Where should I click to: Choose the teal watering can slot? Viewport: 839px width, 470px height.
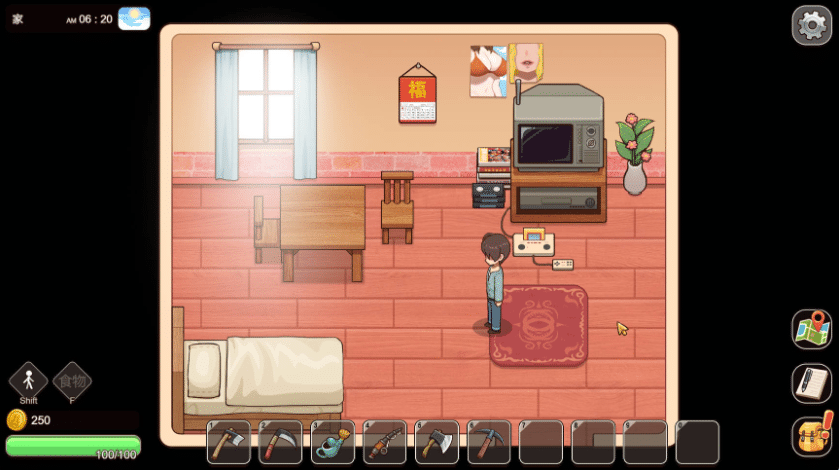332,442
